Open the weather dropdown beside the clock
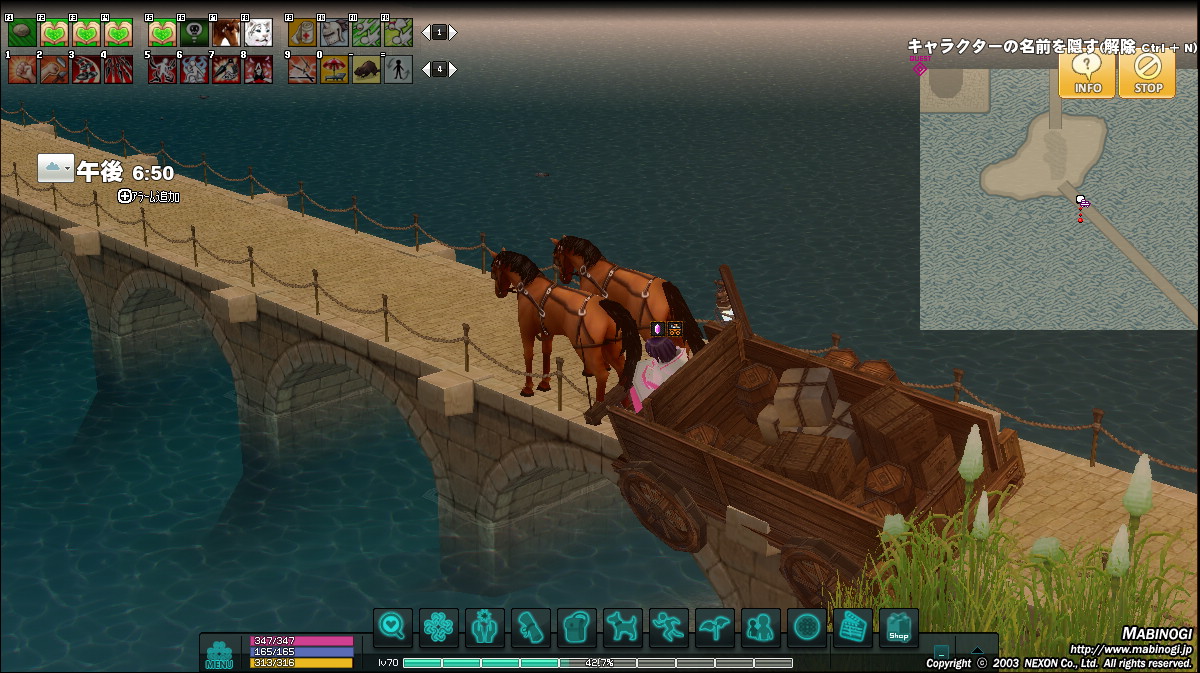The image size is (1200, 673). click(x=56, y=169)
